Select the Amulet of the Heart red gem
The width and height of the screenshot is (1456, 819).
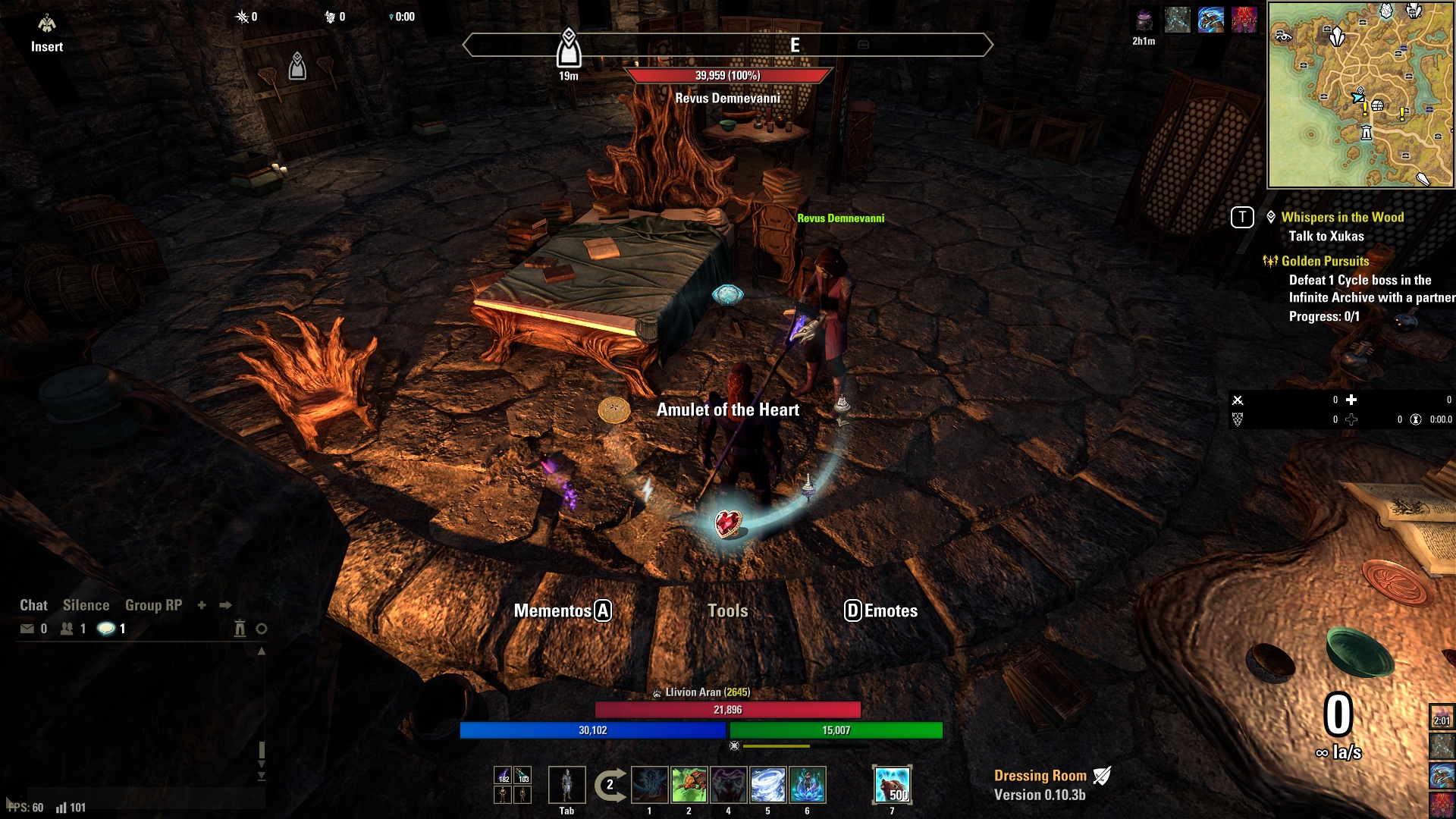pos(728,523)
